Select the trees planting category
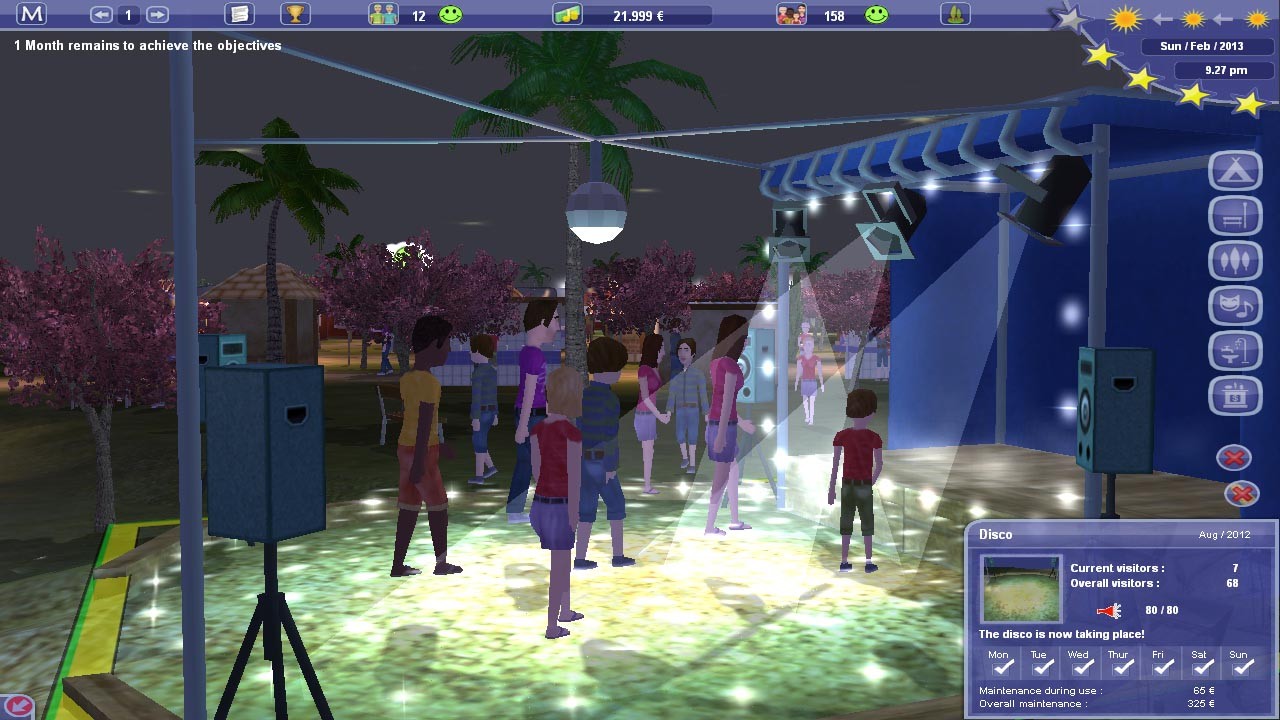Image resolution: width=1280 pixels, height=720 pixels. (1235, 261)
